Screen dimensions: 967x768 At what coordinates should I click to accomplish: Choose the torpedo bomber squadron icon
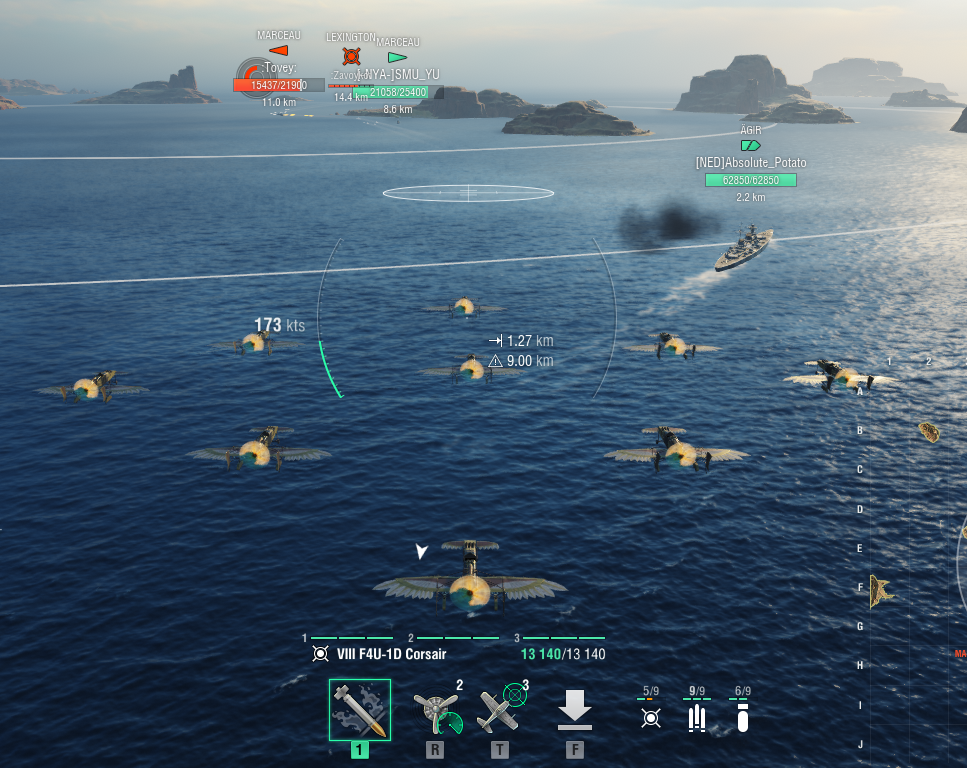click(697, 717)
